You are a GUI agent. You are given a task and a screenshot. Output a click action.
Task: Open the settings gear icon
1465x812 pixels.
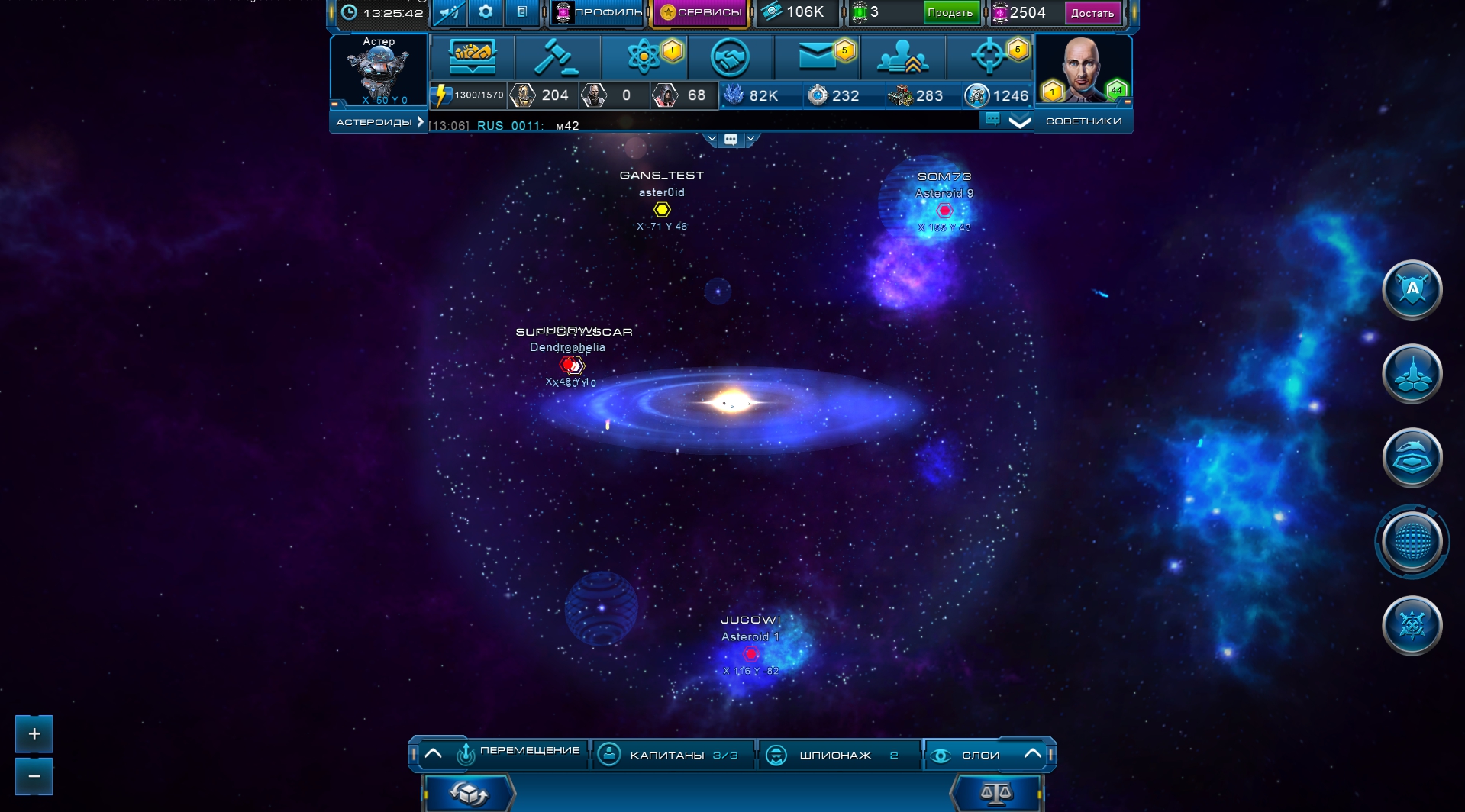pyautogui.click(x=486, y=12)
